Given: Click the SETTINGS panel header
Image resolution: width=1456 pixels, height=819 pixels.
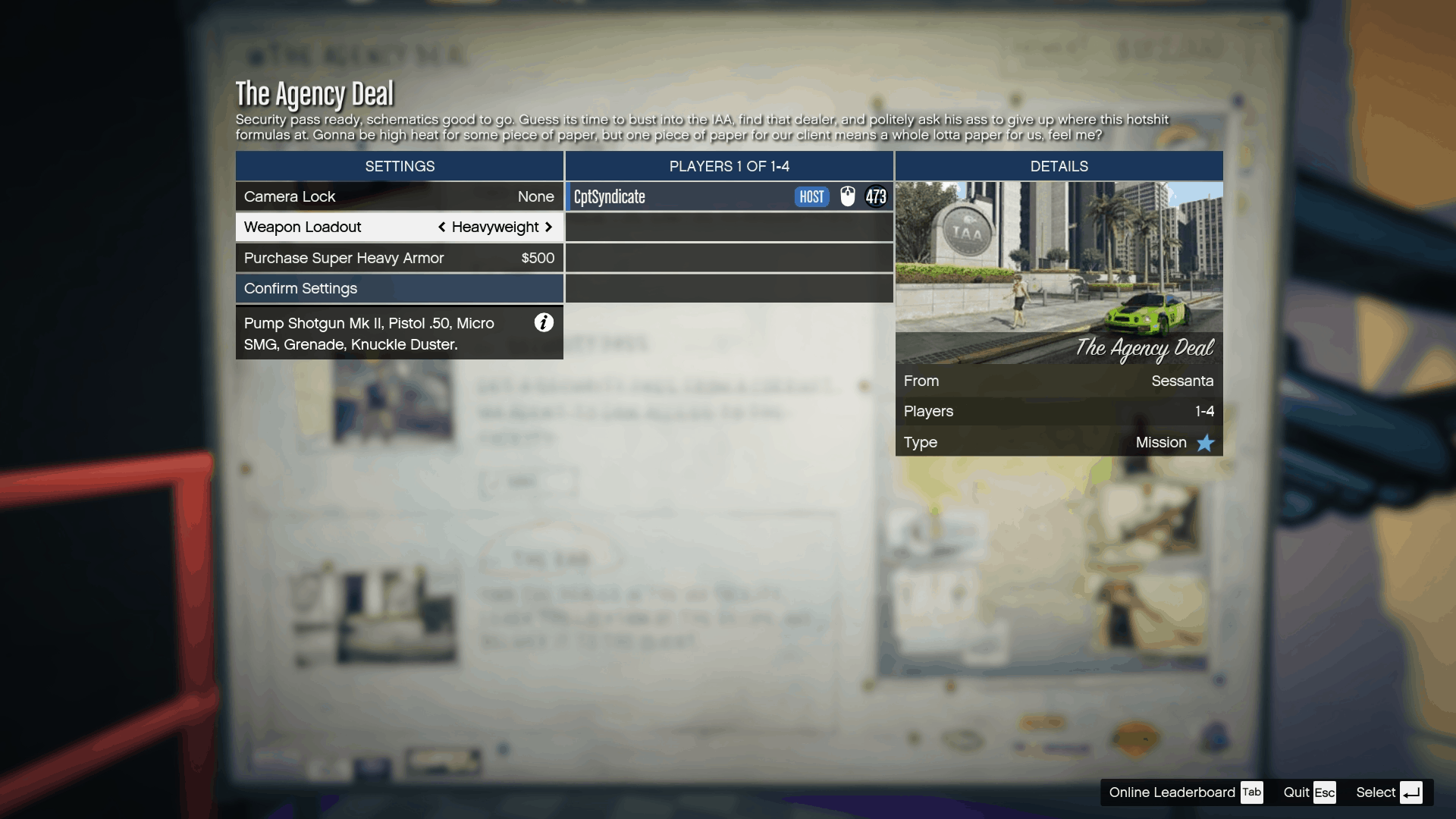Looking at the screenshot, I should (399, 166).
